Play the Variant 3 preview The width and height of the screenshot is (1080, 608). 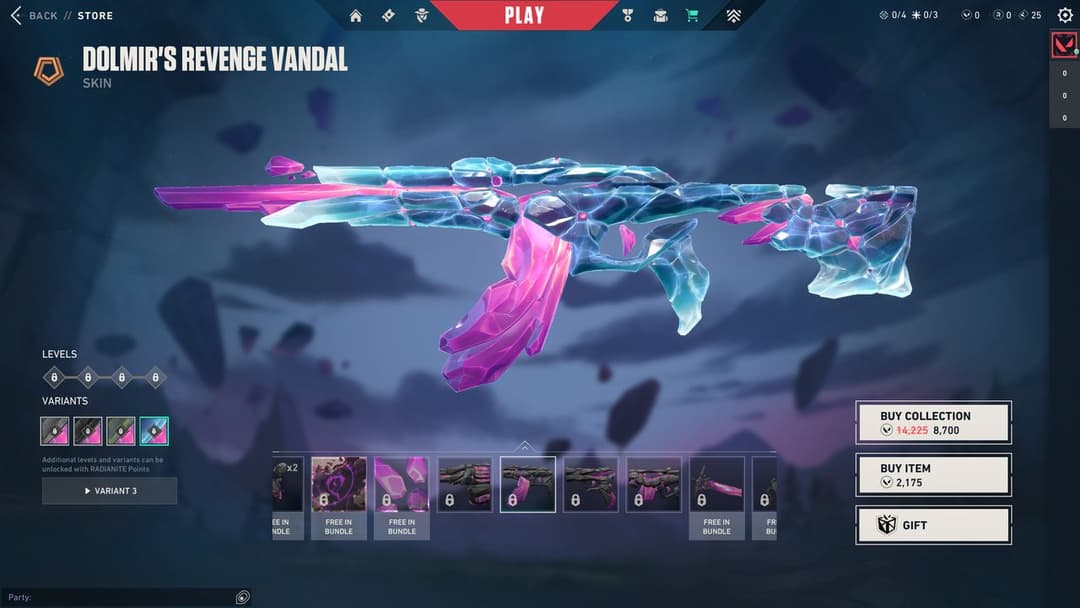(x=110, y=491)
